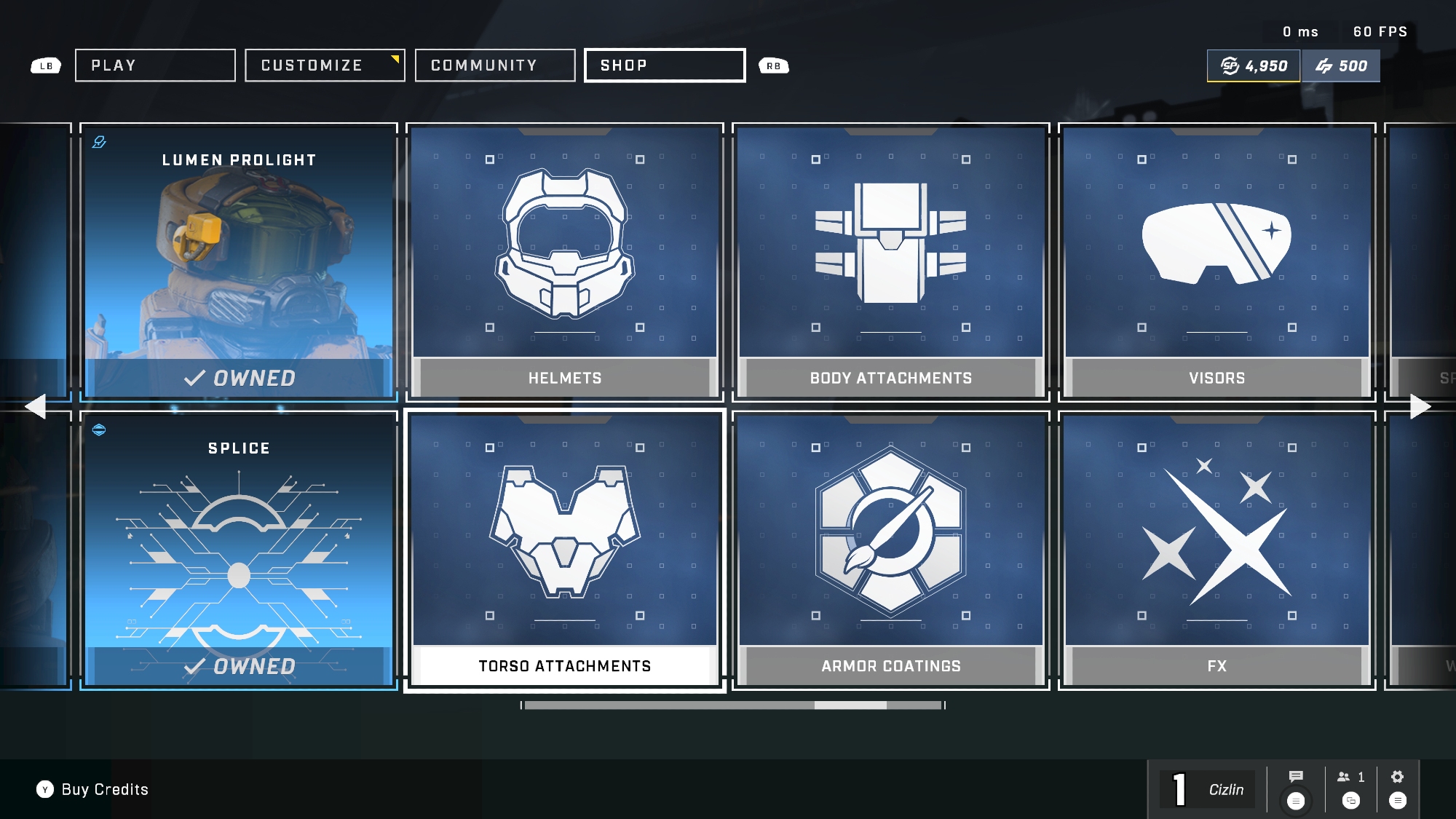Image resolution: width=1456 pixels, height=819 pixels.
Task: Open the settings gear icon
Action: point(1397,777)
